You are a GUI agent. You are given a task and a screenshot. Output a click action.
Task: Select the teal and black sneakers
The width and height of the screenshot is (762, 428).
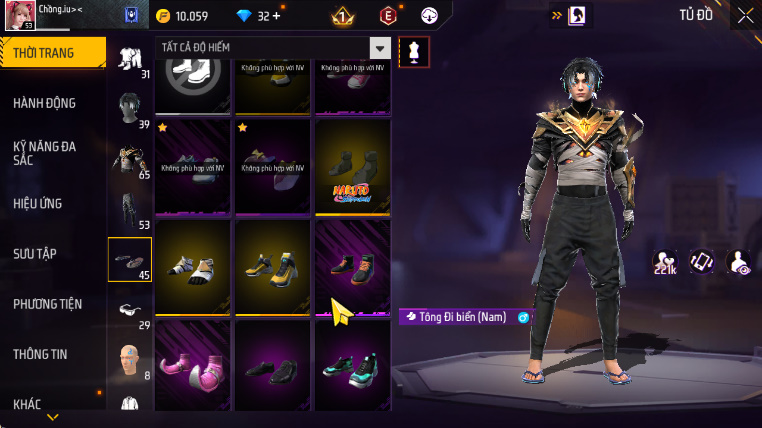pos(353,366)
